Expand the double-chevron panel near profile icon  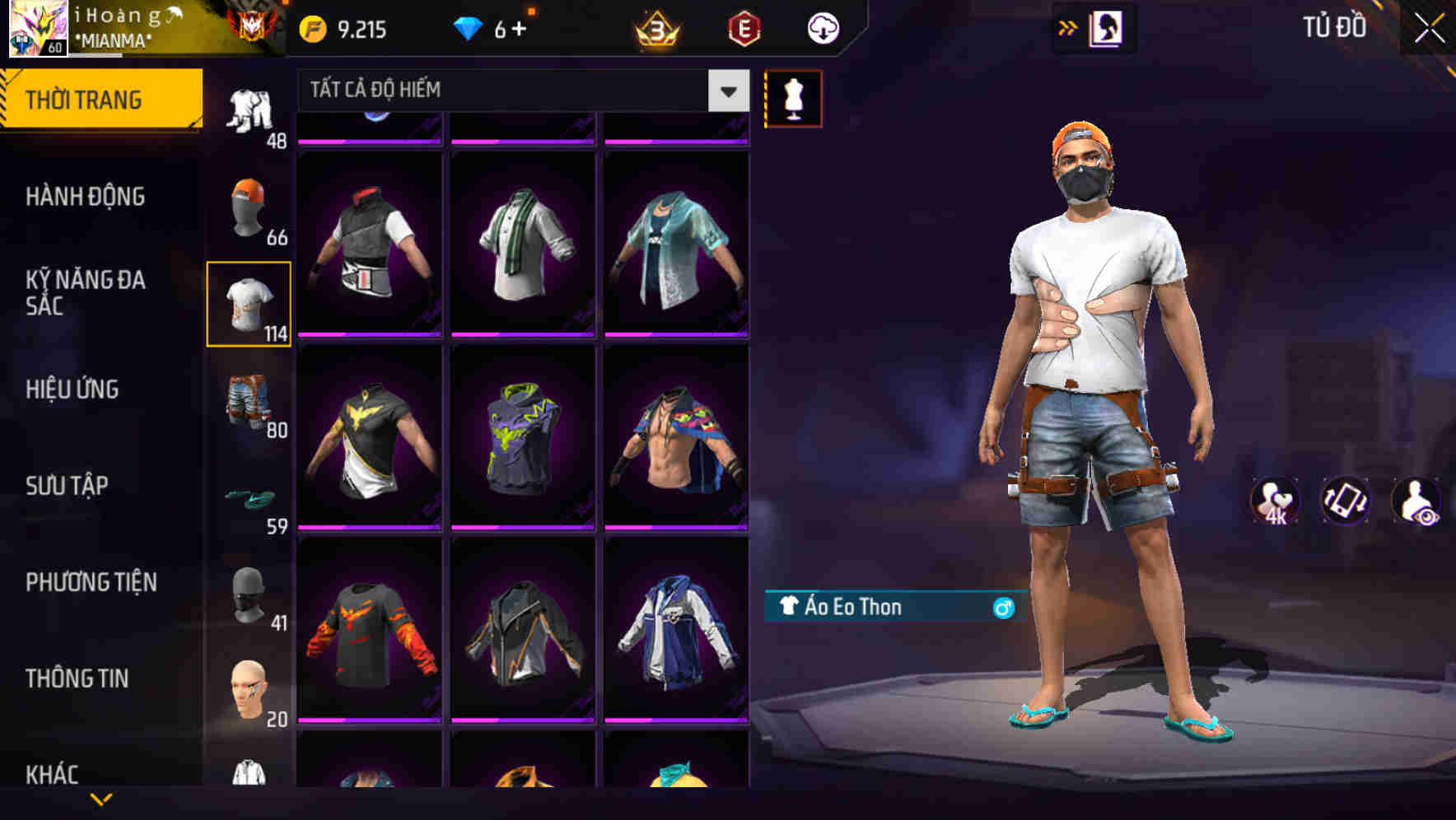(1068, 27)
